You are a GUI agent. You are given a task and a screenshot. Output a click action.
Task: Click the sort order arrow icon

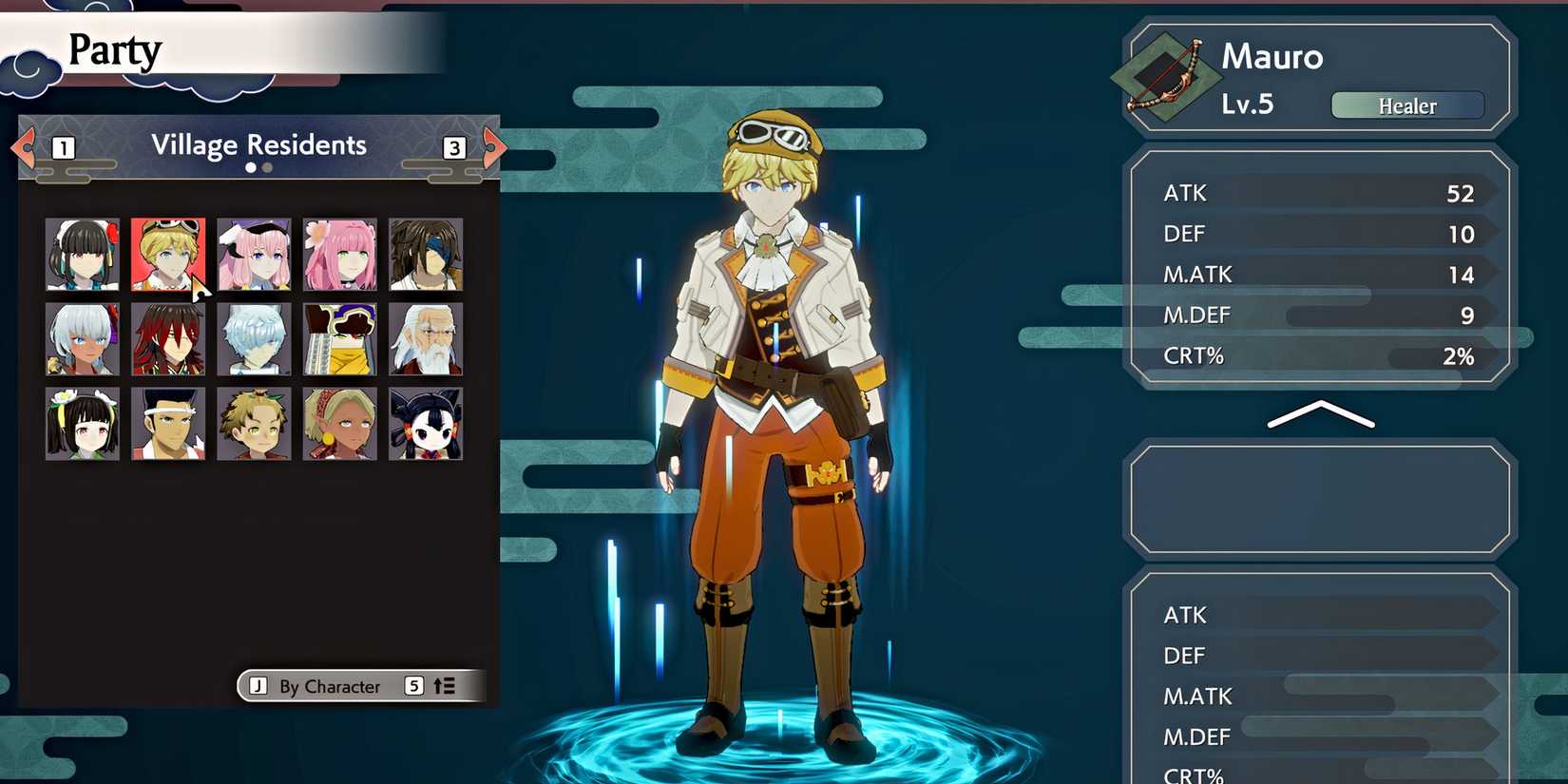point(446,685)
